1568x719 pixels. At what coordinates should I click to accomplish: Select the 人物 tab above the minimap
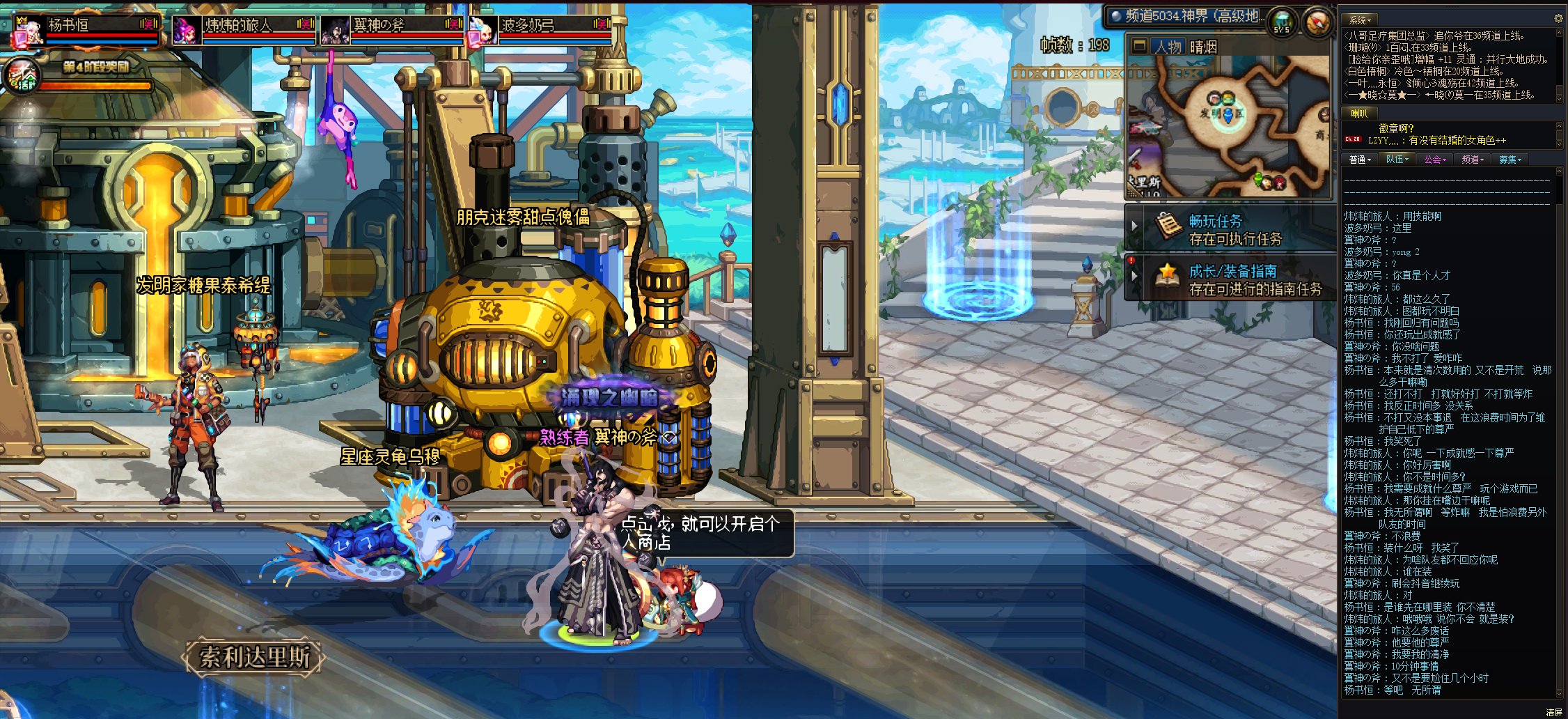coord(1168,47)
